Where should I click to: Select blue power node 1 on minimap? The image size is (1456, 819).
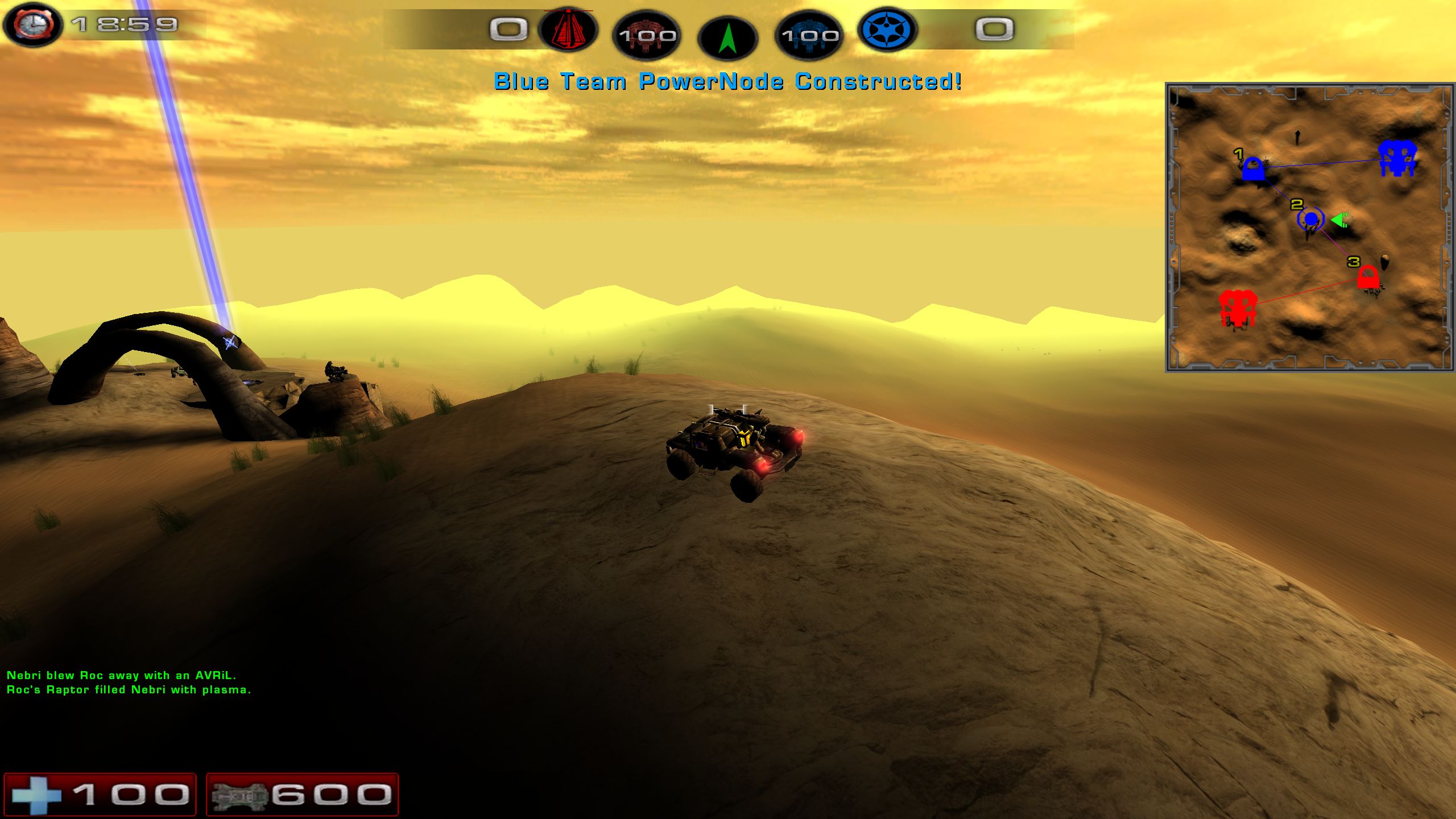click(x=1252, y=169)
